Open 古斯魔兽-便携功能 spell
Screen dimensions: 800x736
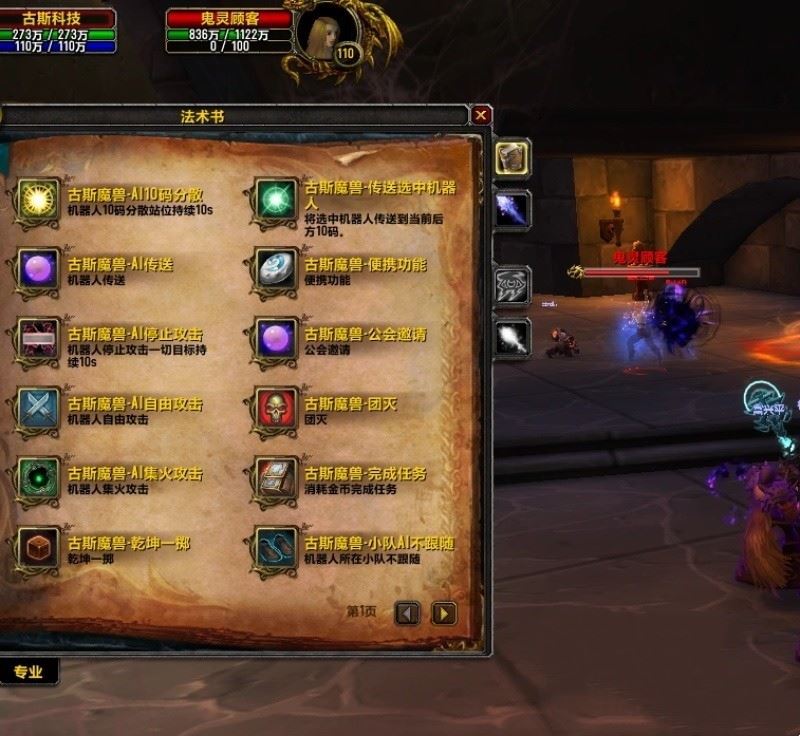pos(275,270)
